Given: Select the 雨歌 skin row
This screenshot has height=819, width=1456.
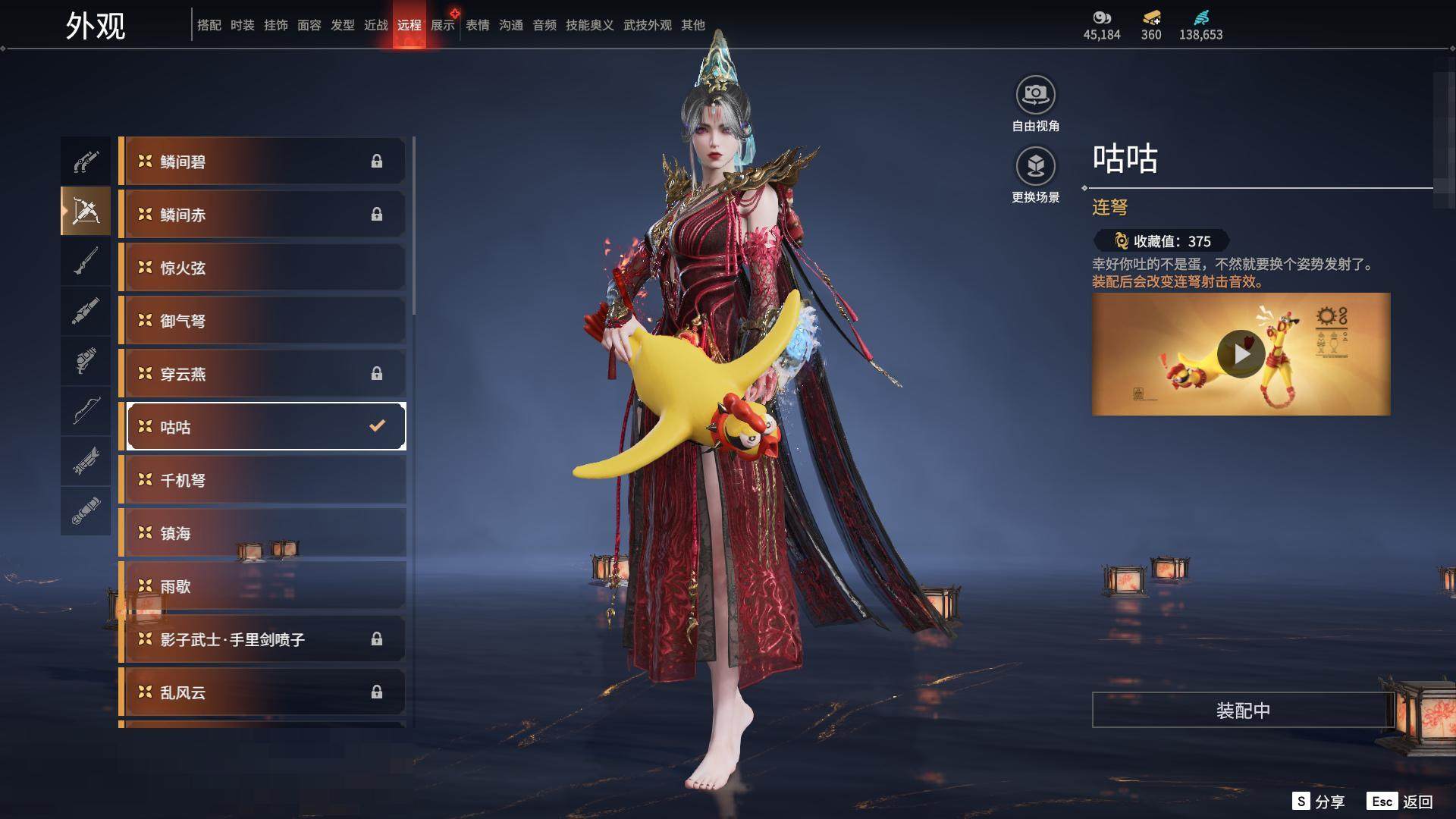Looking at the screenshot, I should 262,586.
